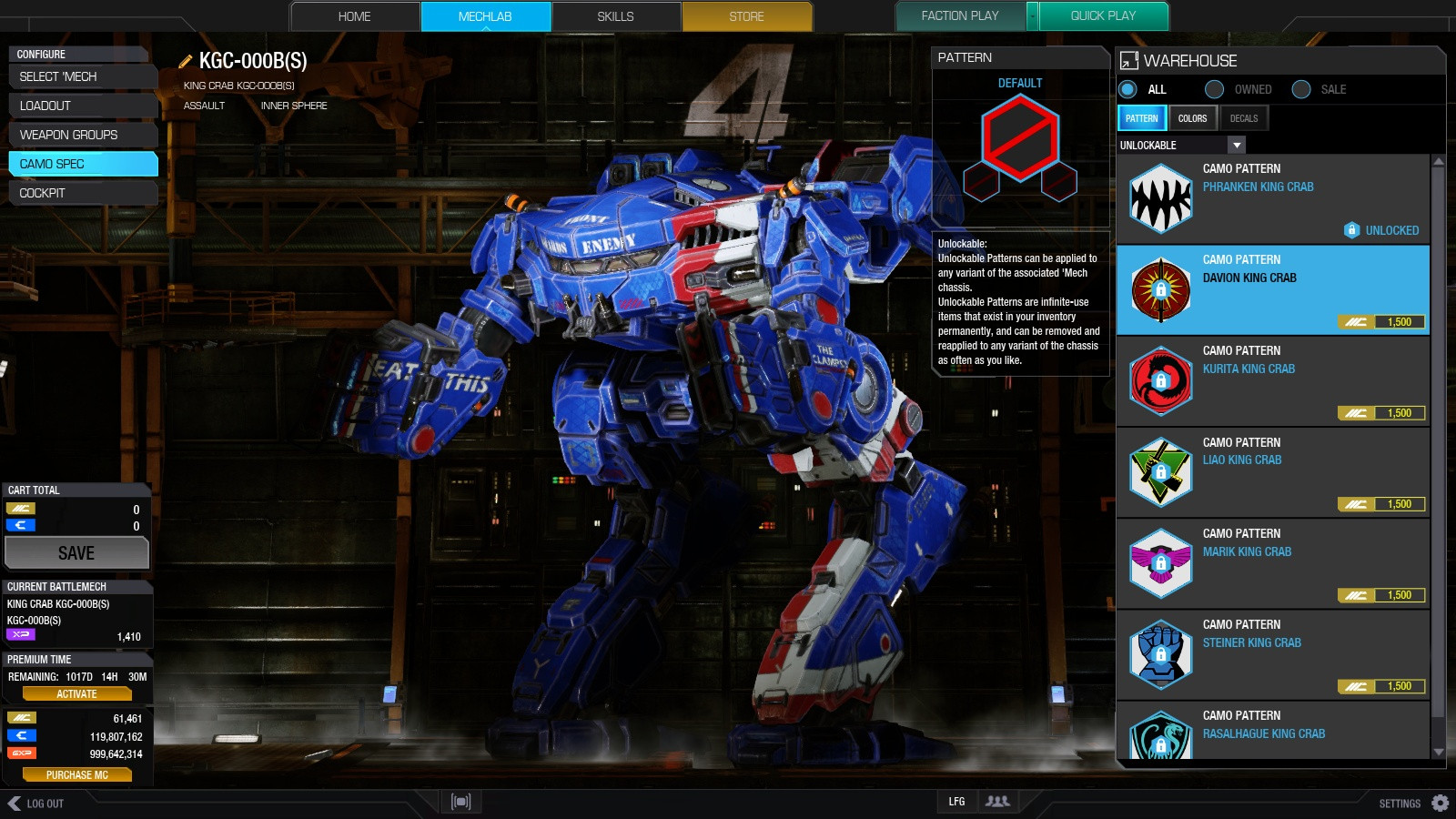
Task: Click the Steiner King Crab fist pattern icon
Action: [x=1160, y=655]
